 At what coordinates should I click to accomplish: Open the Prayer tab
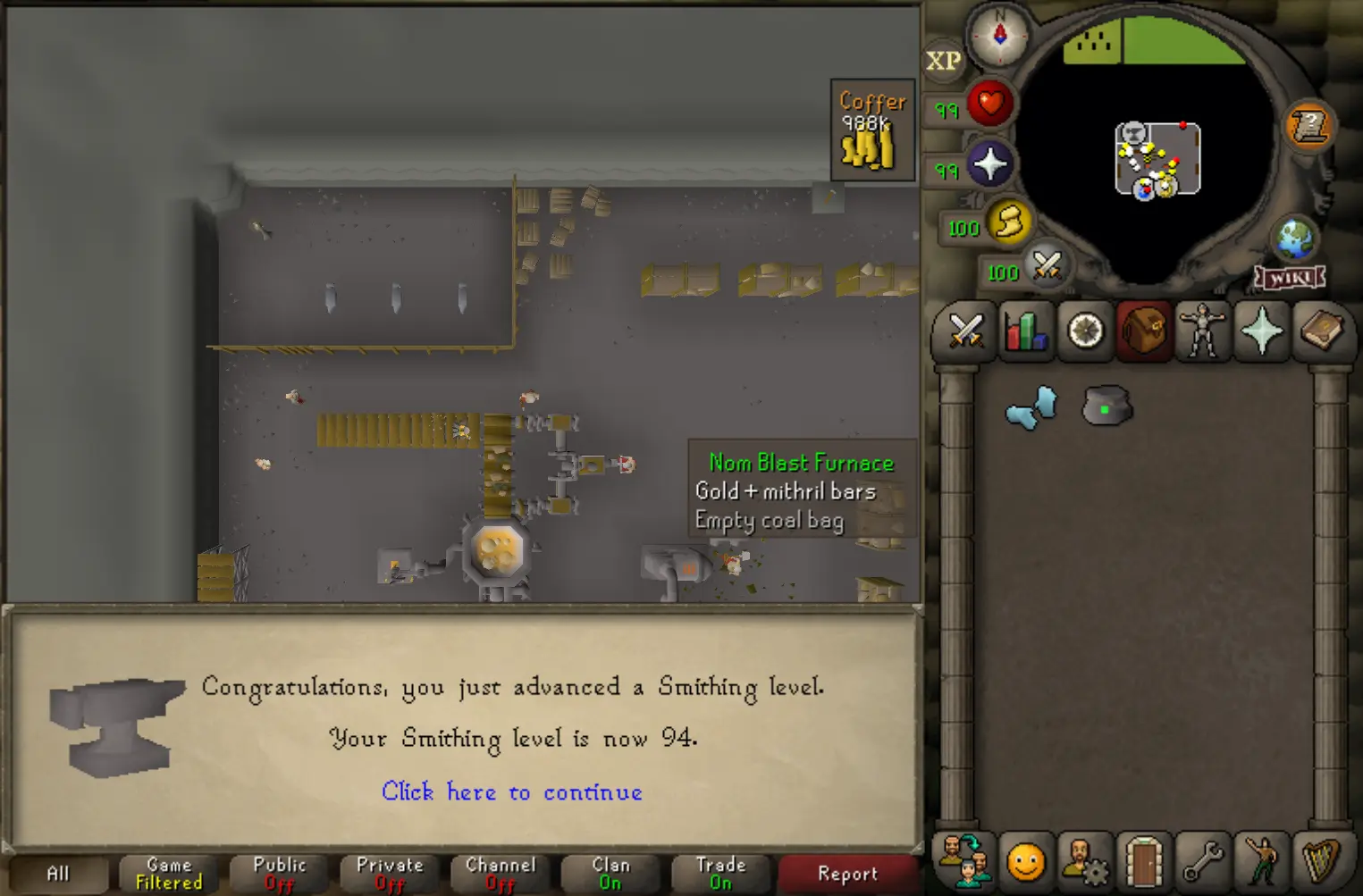click(1262, 331)
